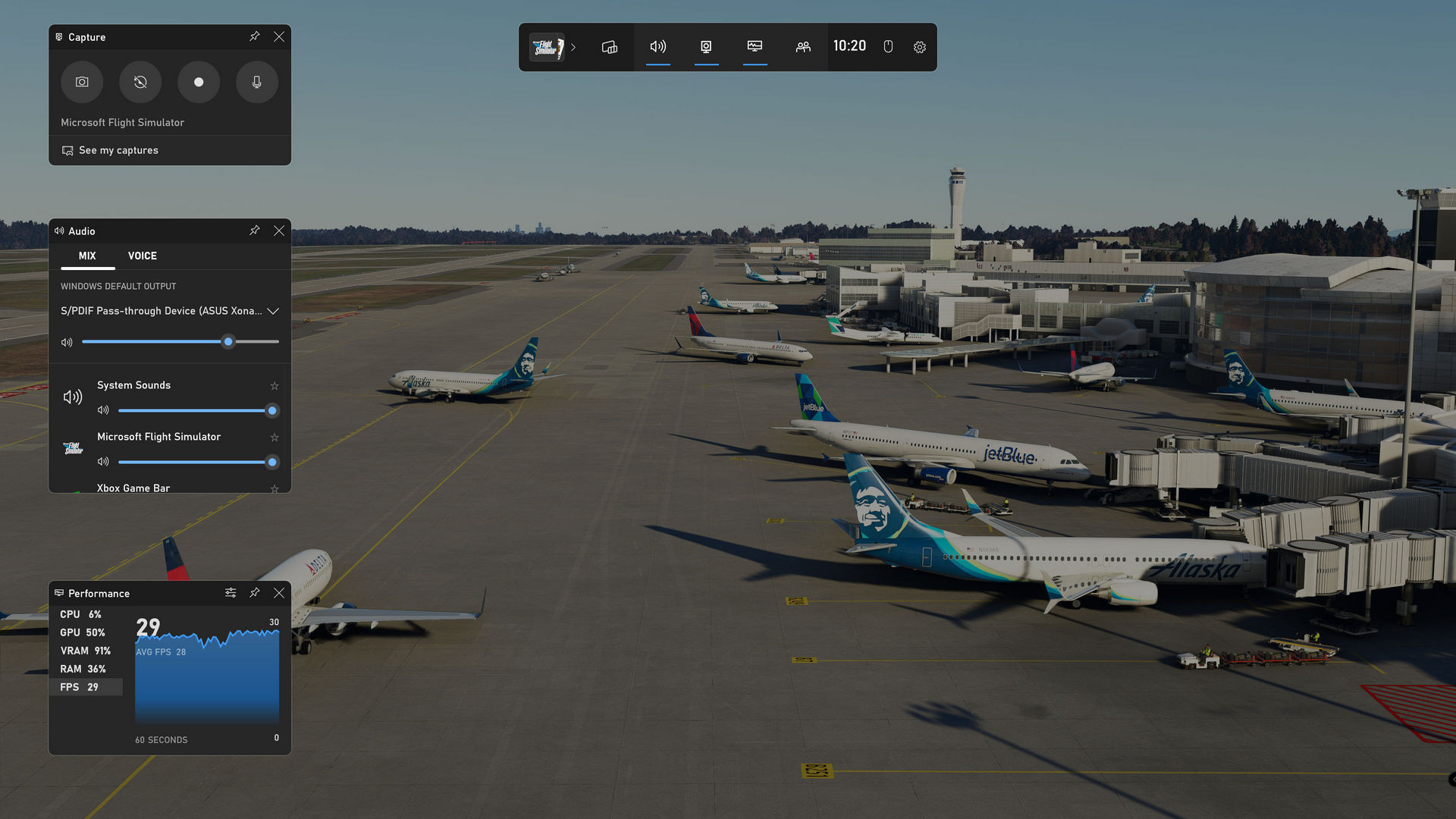Start recording with the record button

click(x=198, y=82)
